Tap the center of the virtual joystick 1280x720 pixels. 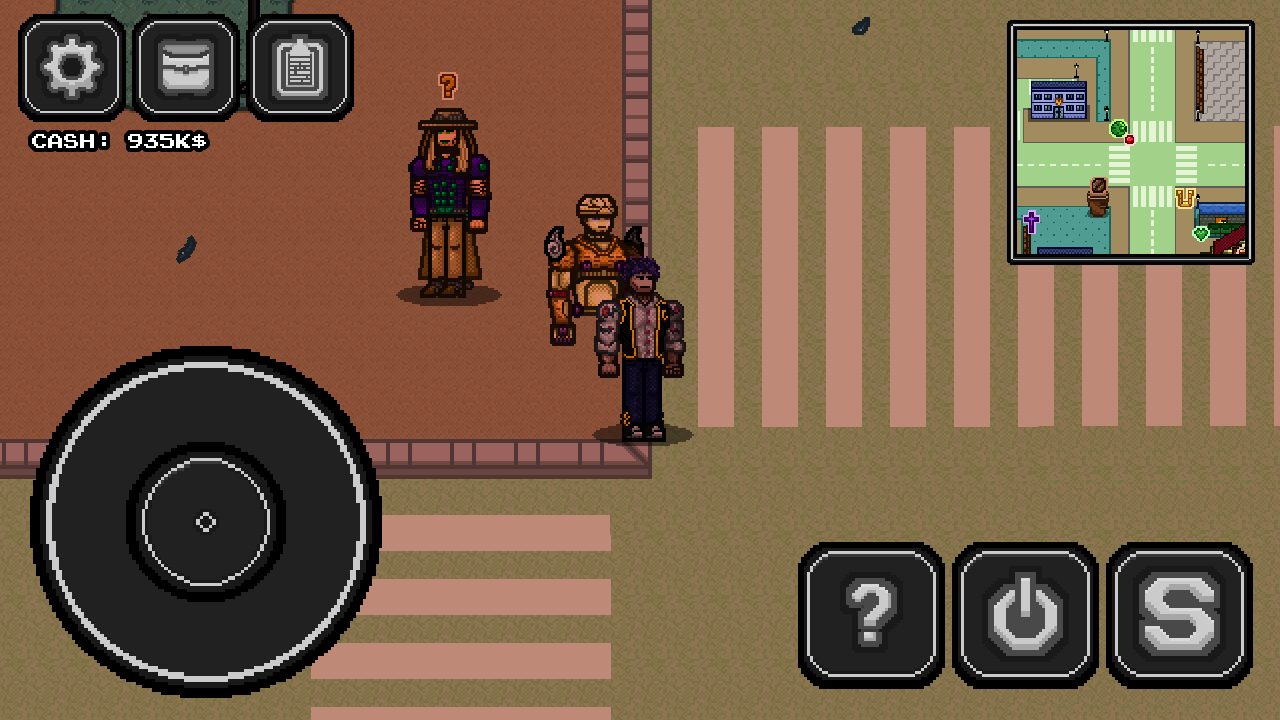tap(206, 520)
